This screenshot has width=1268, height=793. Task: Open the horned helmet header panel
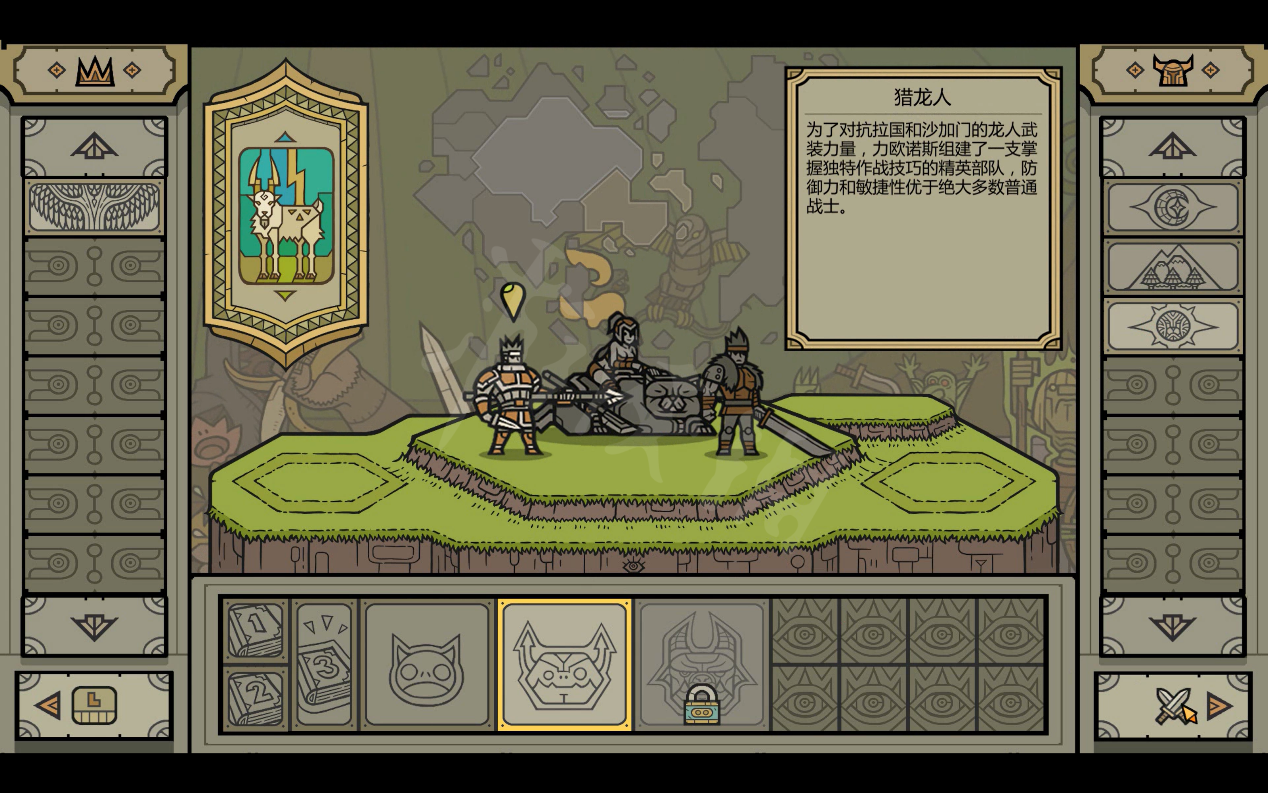pos(1173,70)
